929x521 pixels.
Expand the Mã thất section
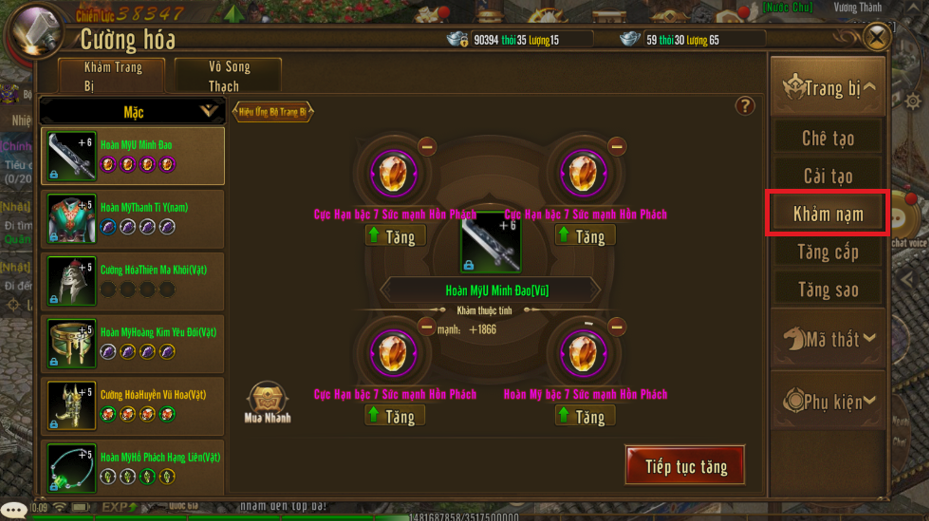coord(827,340)
